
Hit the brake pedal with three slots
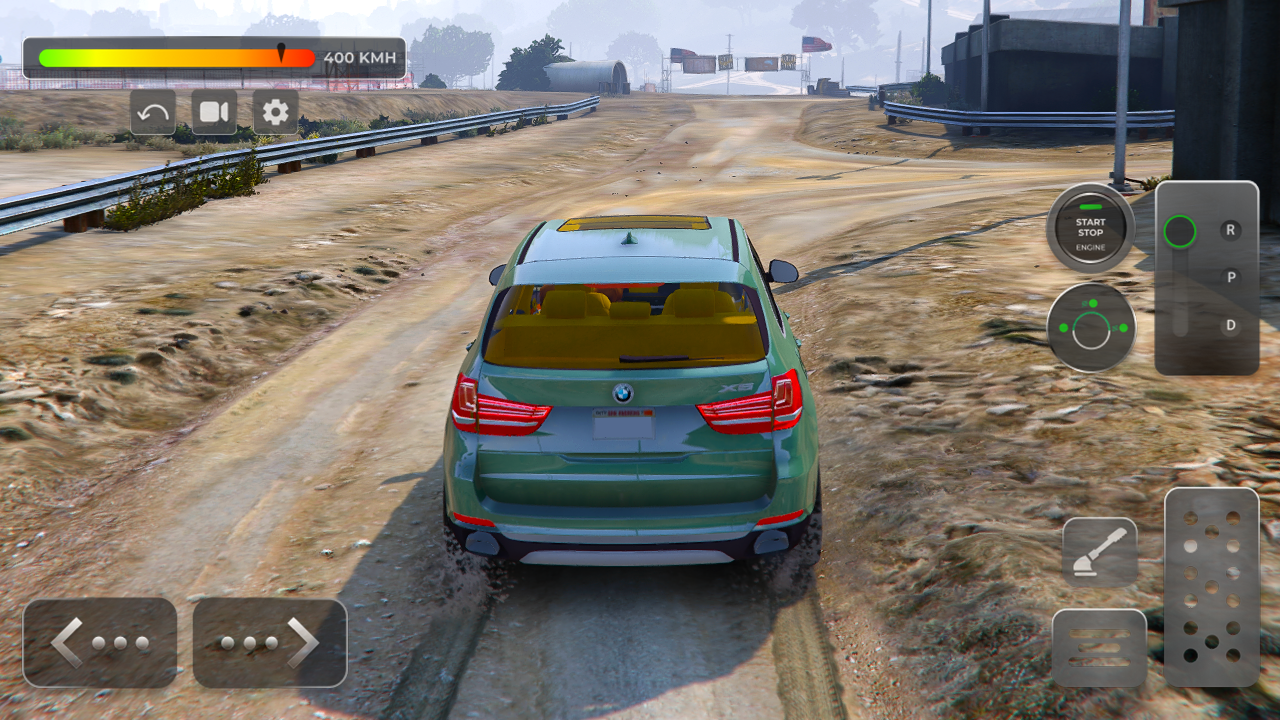point(1099,647)
